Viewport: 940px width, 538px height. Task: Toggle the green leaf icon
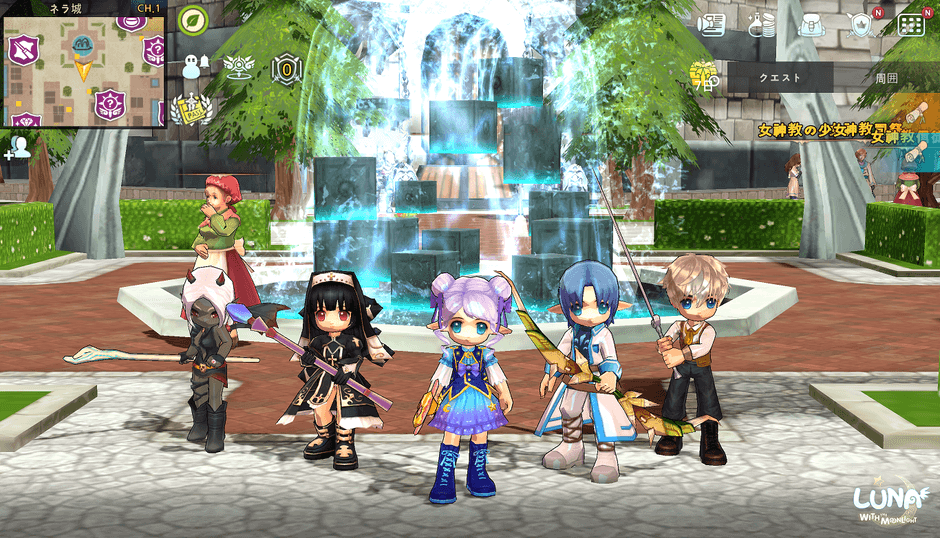pyautogui.click(x=192, y=20)
